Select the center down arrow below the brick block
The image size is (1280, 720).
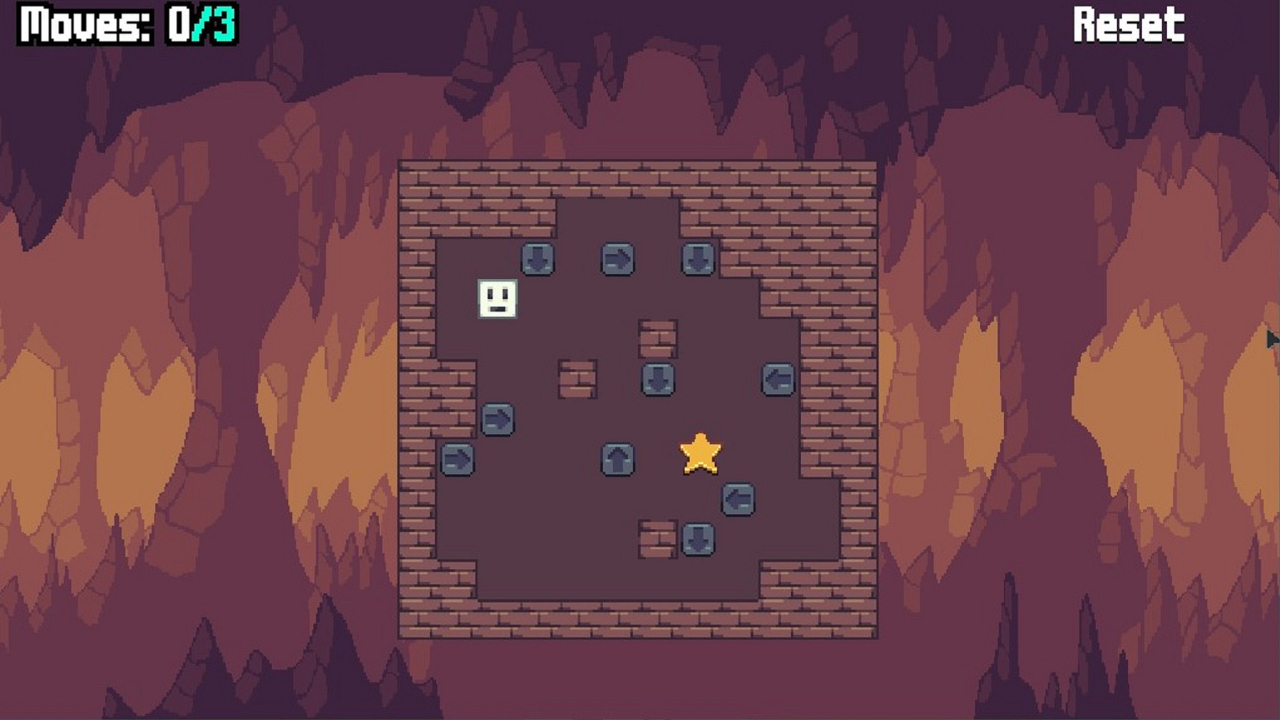click(x=658, y=379)
